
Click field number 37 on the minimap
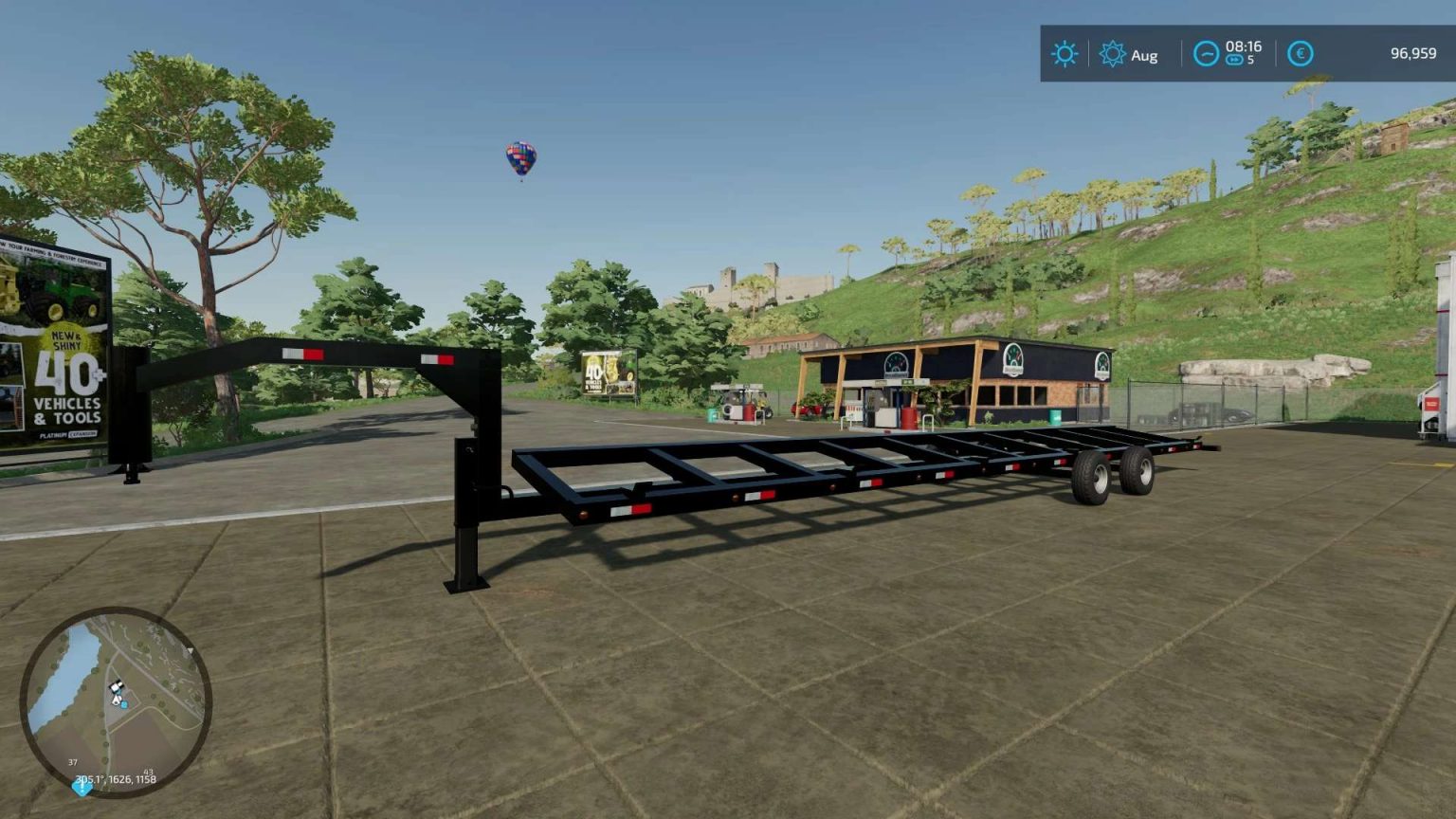73,762
